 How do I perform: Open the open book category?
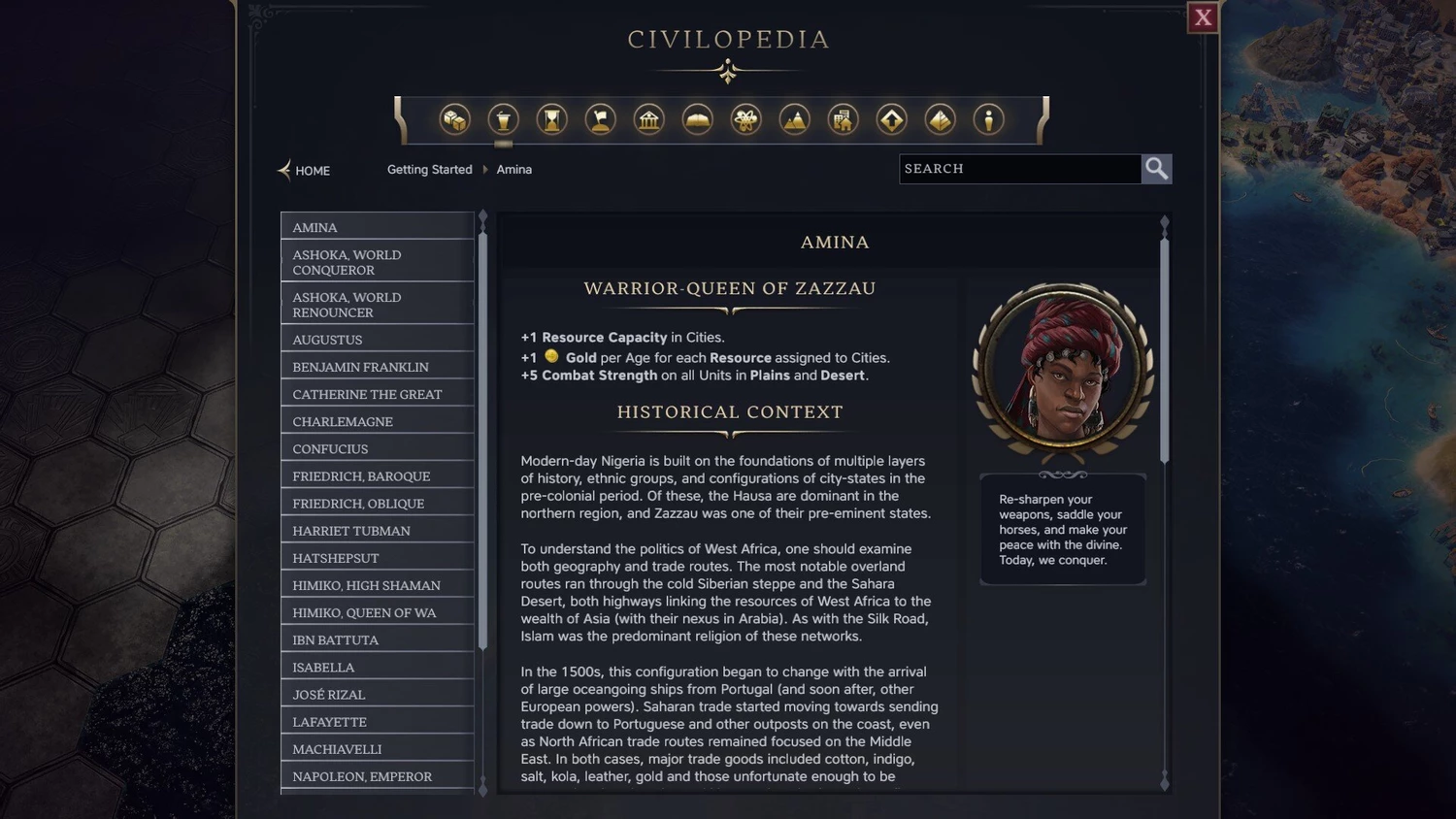tap(697, 120)
